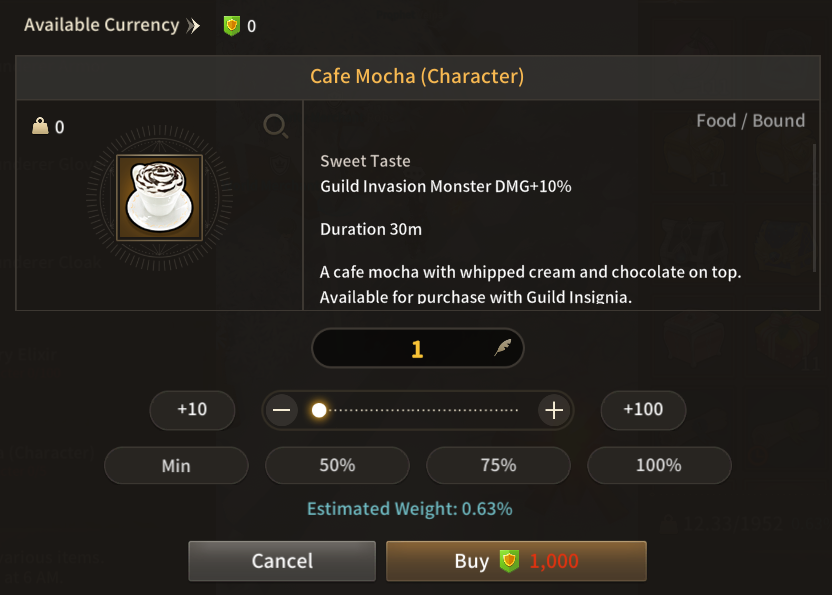The image size is (832, 595).
Task: Increase quantity with the plus button
Action: click(x=553, y=410)
